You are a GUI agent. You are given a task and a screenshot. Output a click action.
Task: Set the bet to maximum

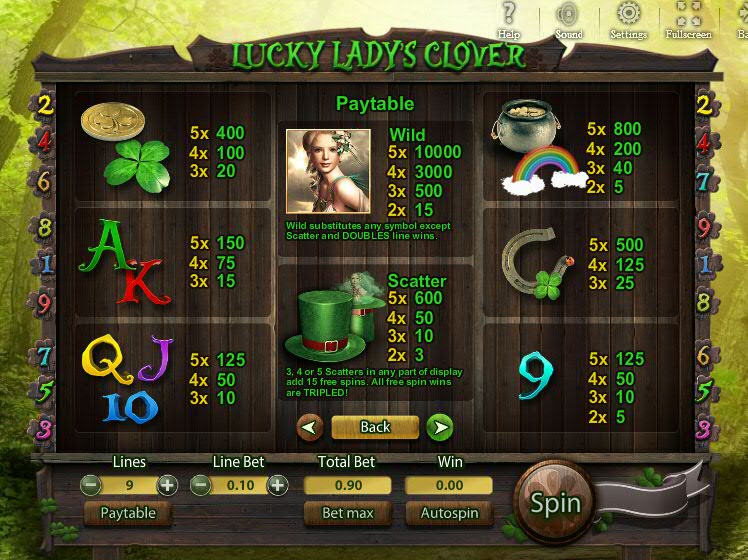[347, 513]
